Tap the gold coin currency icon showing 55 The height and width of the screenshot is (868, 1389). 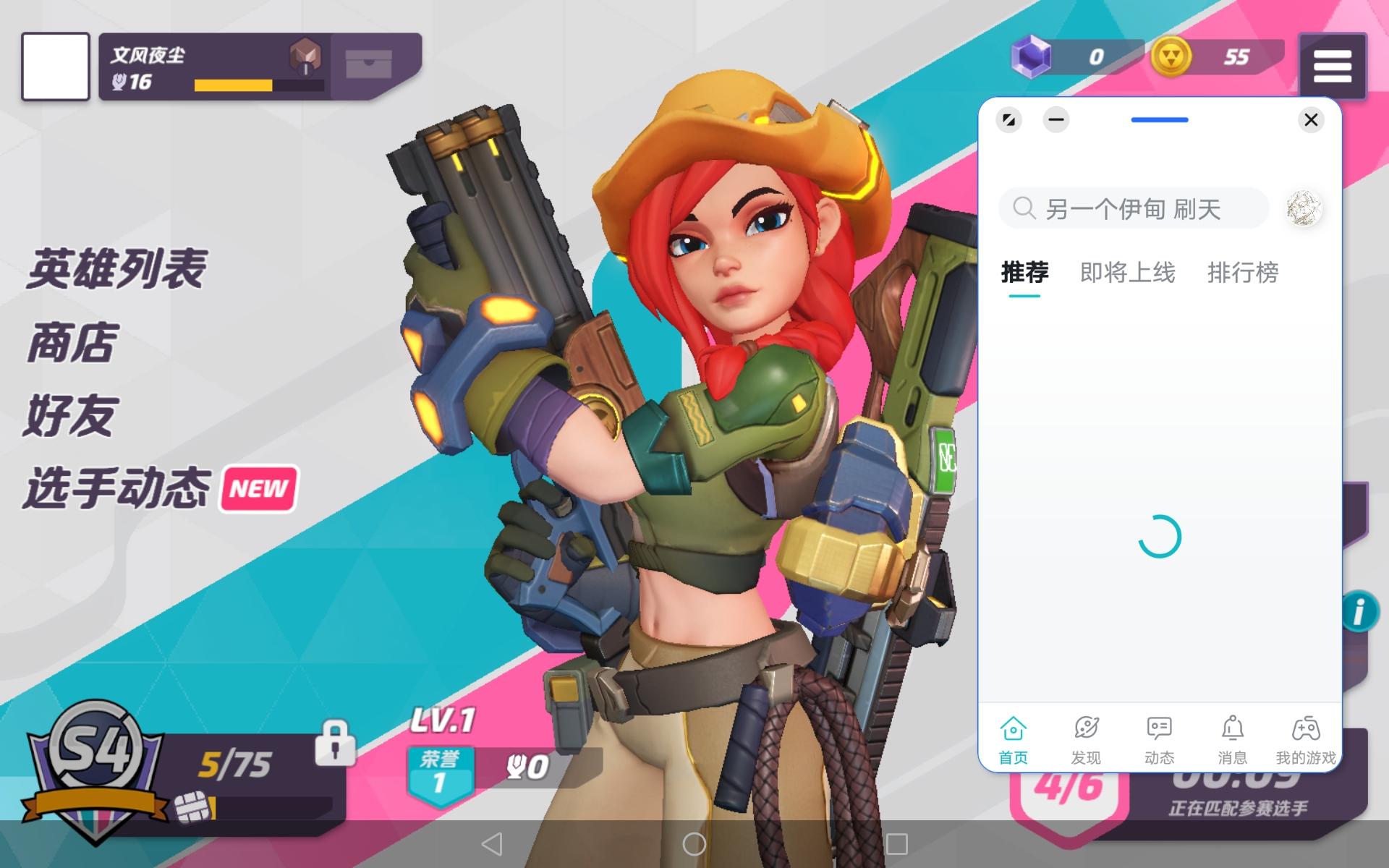tap(1173, 54)
